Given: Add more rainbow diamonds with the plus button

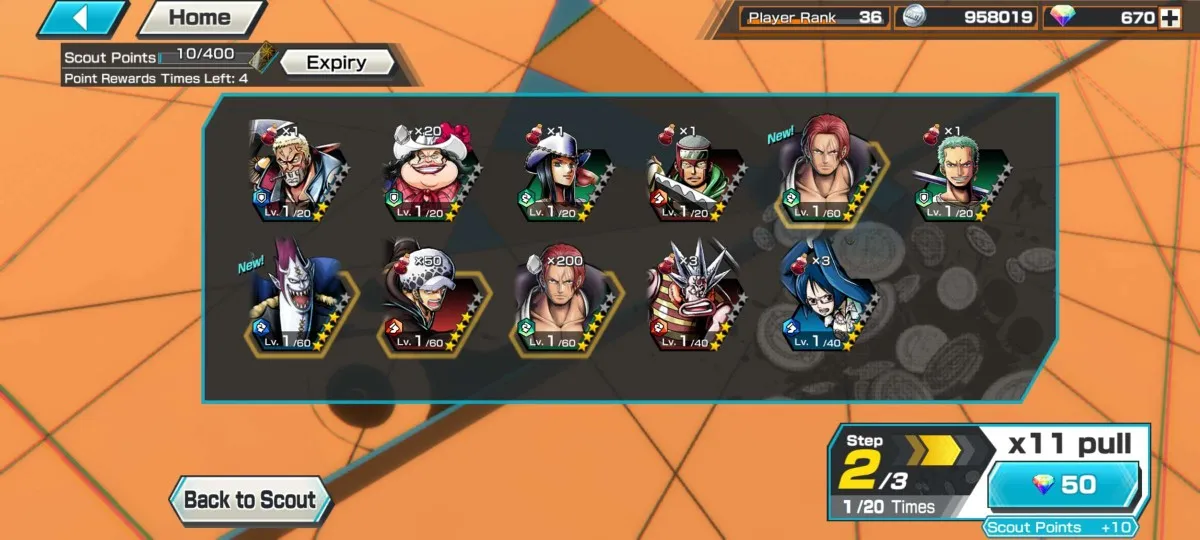Looking at the screenshot, I should pyautogui.click(x=1169, y=17).
